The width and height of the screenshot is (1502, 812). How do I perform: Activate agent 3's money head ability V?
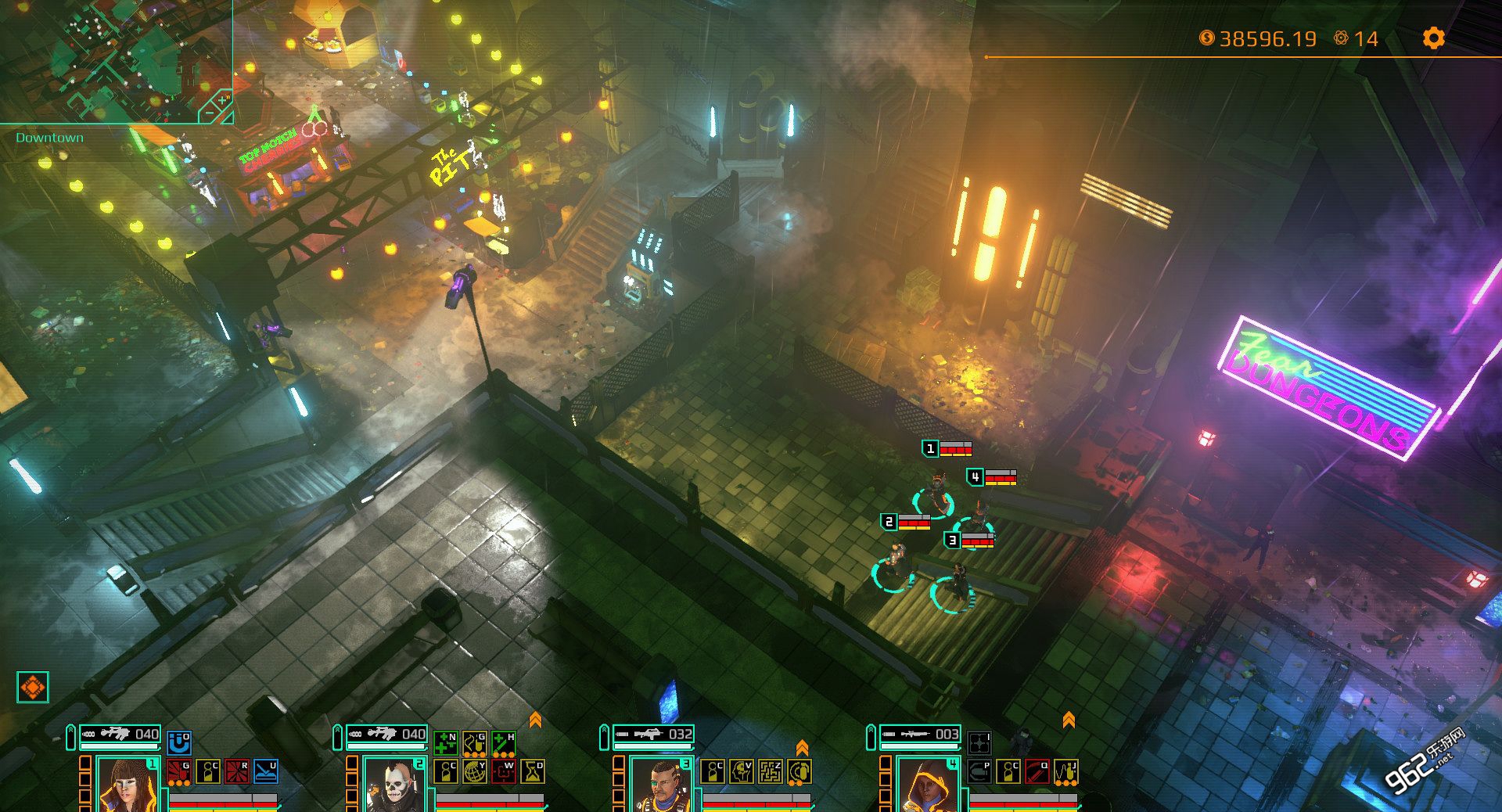[742, 771]
